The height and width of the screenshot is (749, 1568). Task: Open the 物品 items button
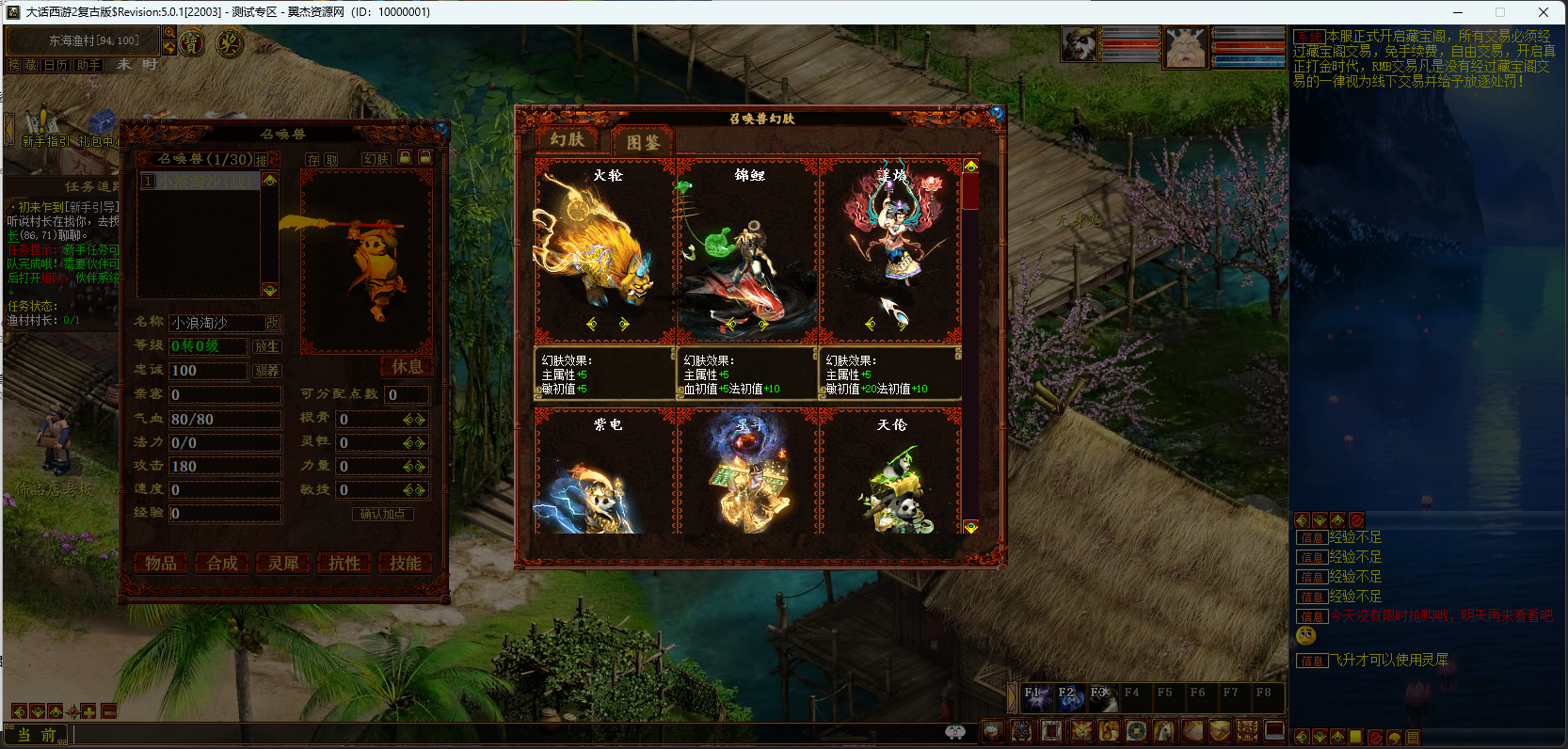(160, 563)
